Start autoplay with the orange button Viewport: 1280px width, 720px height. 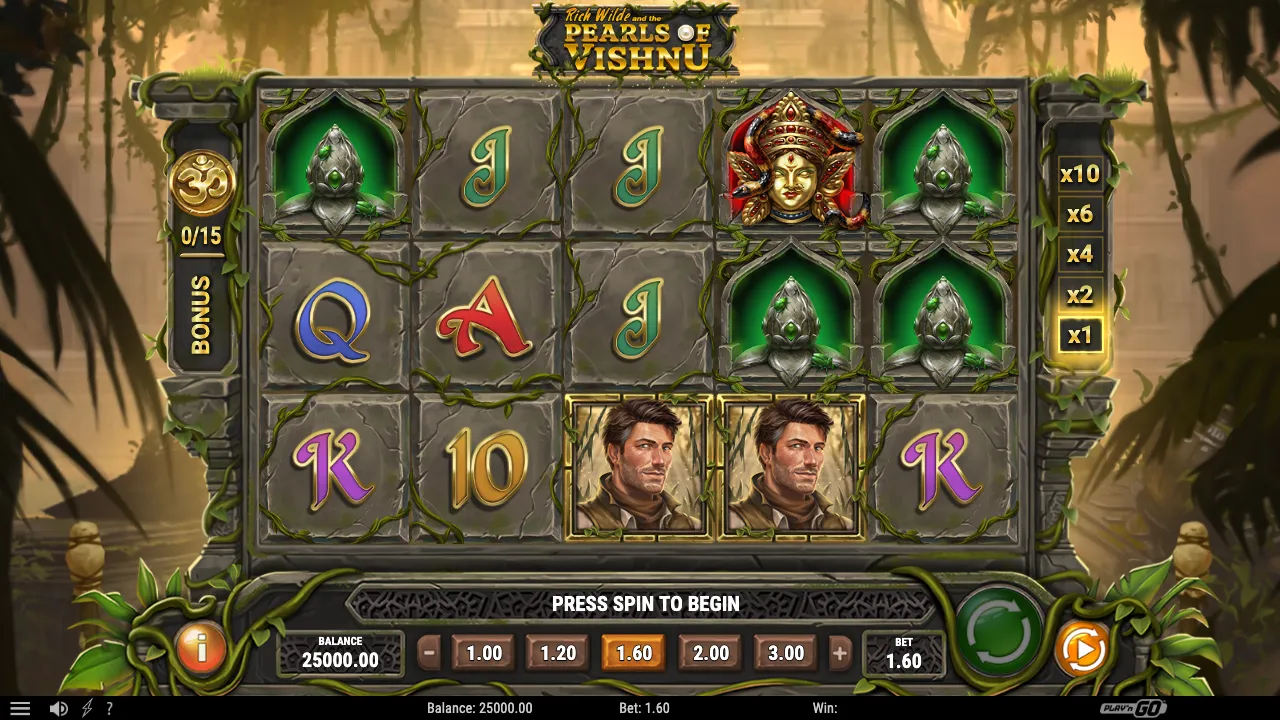(x=1081, y=650)
